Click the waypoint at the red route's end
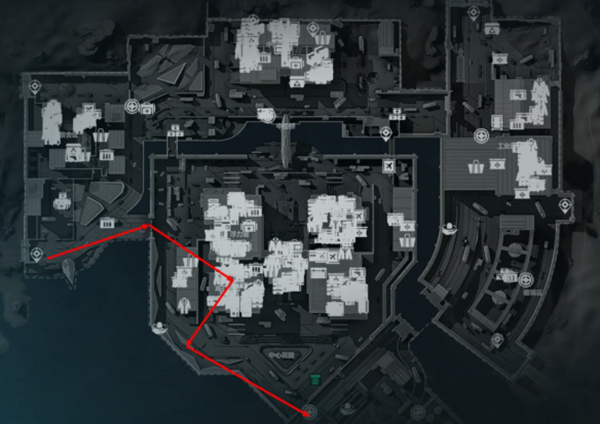This screenshot has height=424, width=600. [x=310, y=412]
